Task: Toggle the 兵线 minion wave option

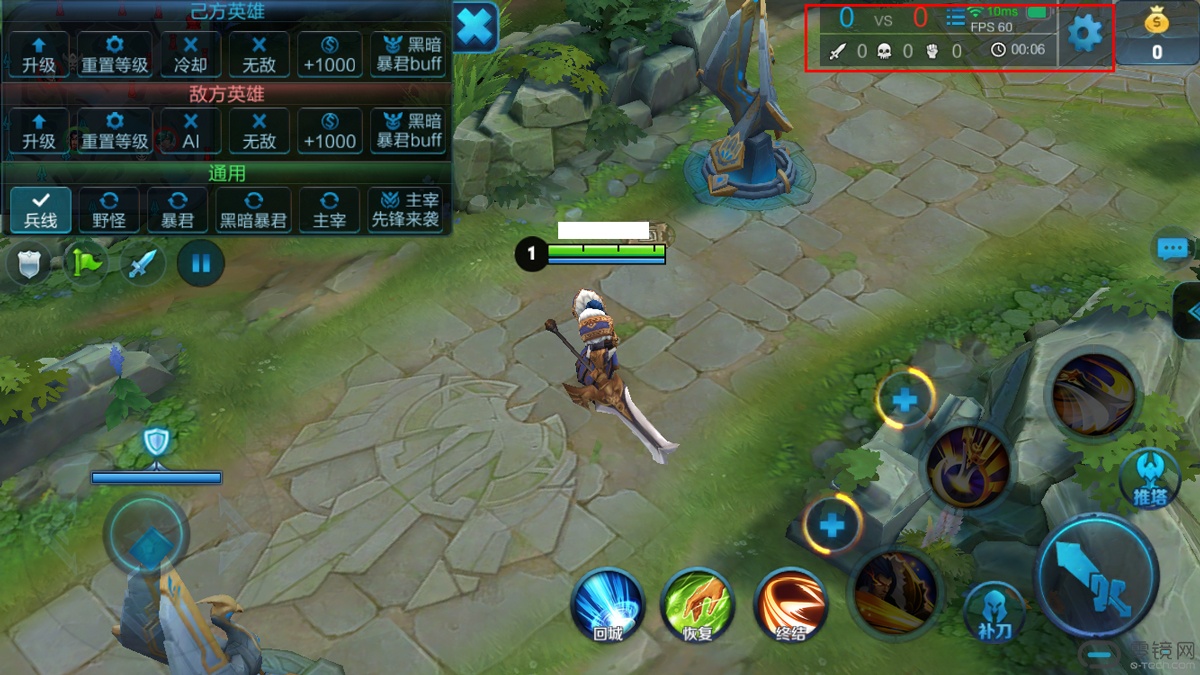Action: coord(40,210)
